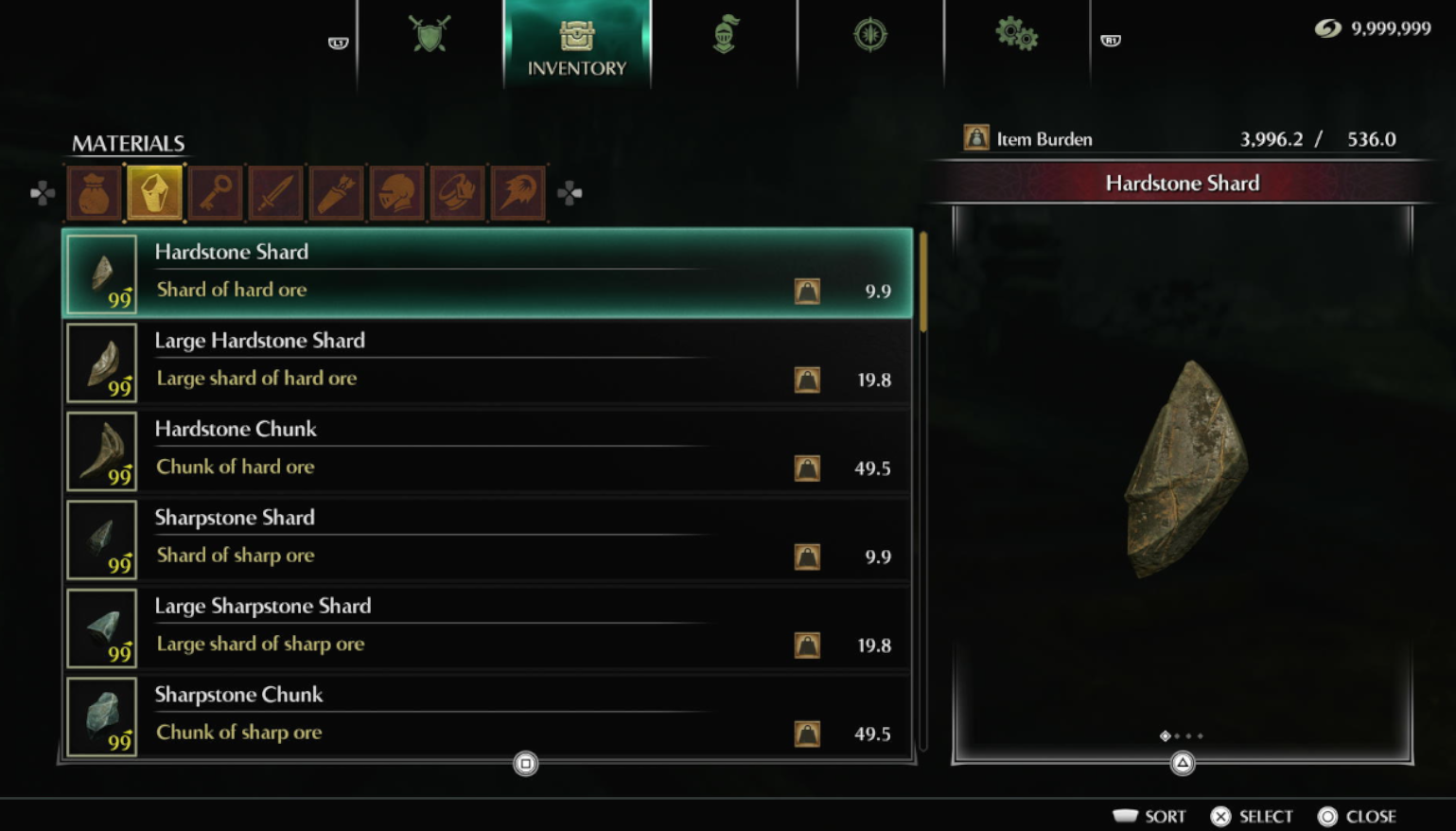Open the arrow quiver ammunition category
Screen dimensions: 1456x831
337,193
